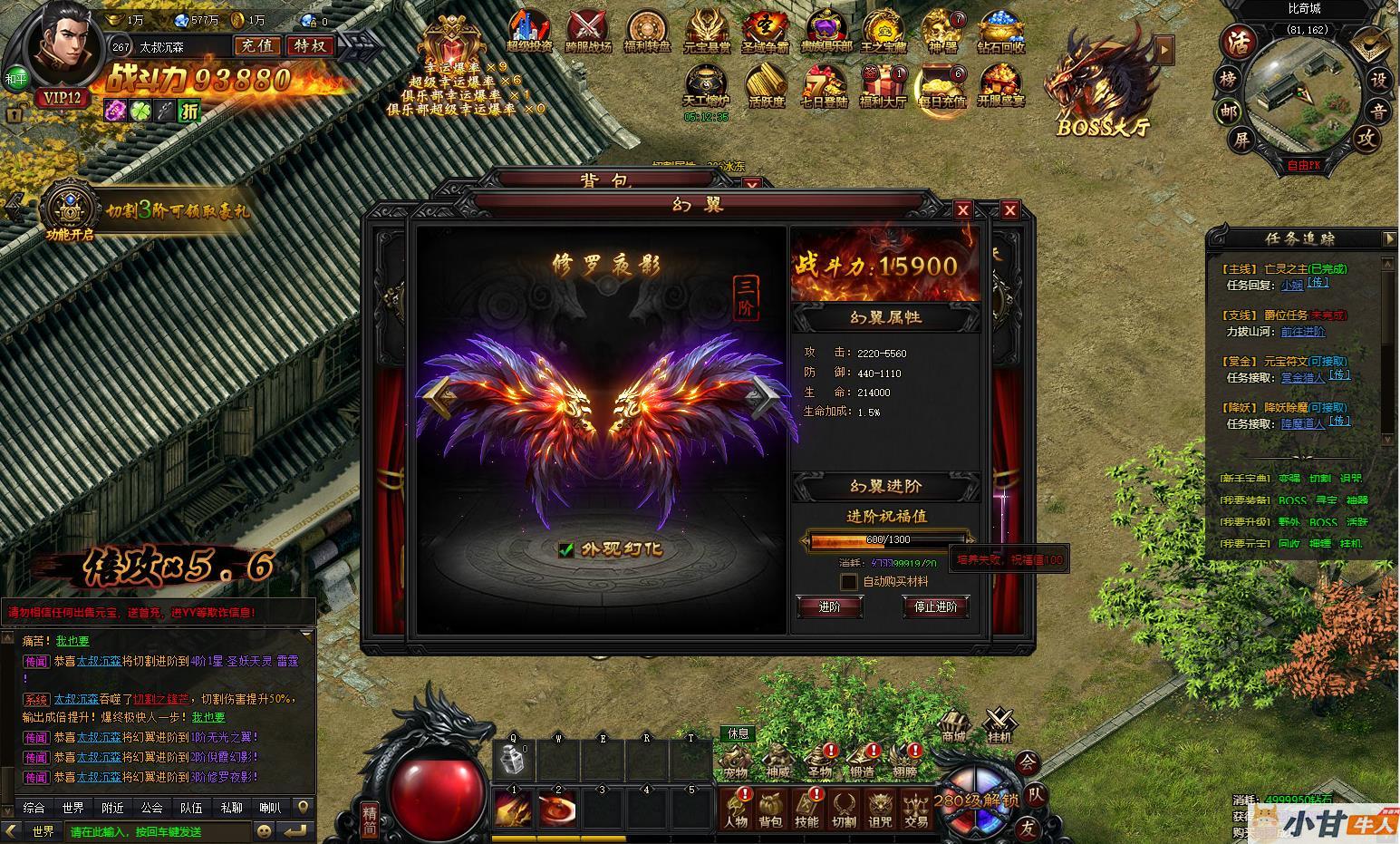Open the 特权 privileges button

tap(310, 45)
